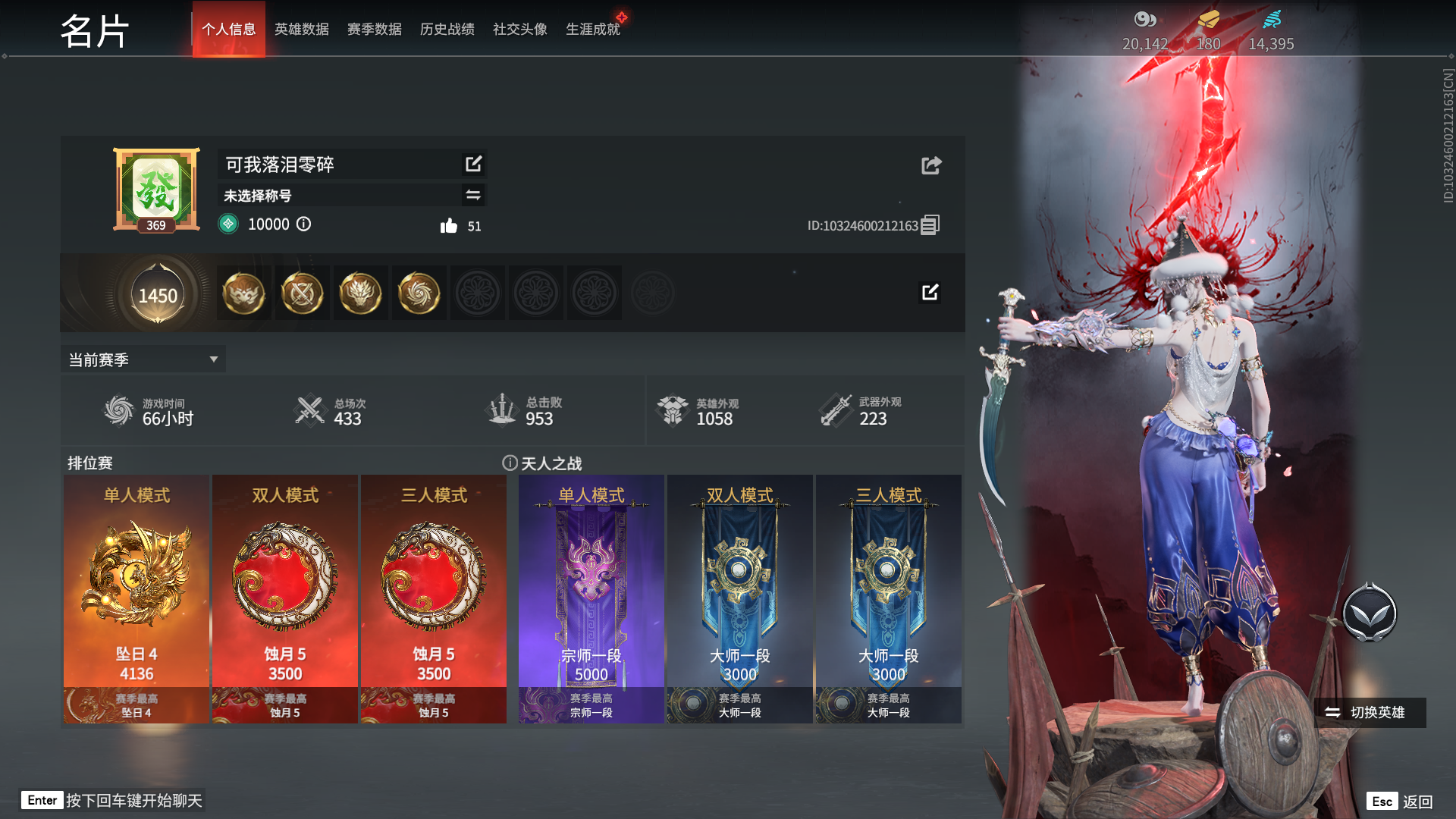Copy the player ID with the copy icon
This screenshot has width=1456, height=819.
pos(930,224)
